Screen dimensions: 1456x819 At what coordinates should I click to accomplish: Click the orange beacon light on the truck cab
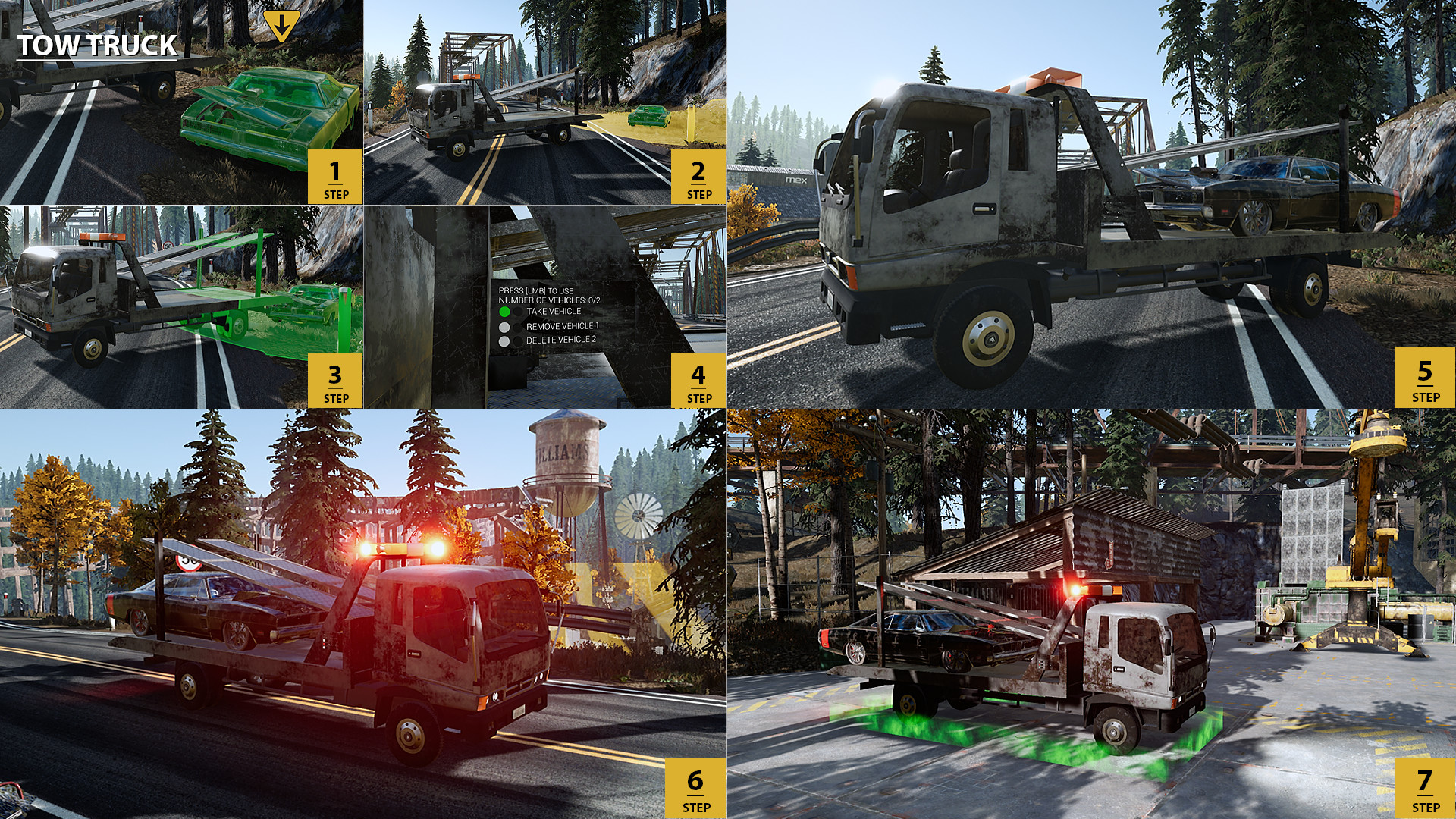[x=1050, y=76]
